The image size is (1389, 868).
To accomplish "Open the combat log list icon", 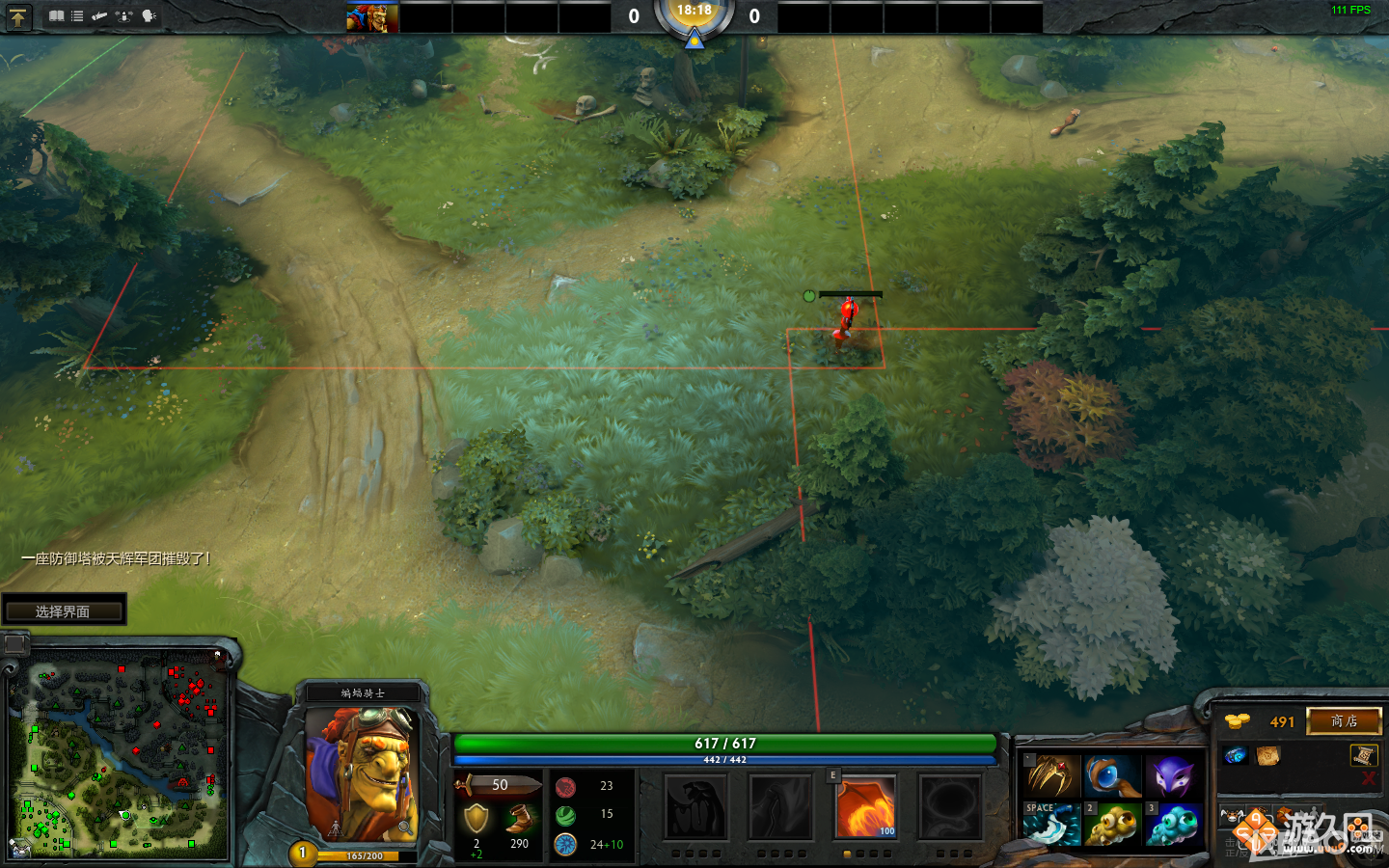I will tap(76, 14).
